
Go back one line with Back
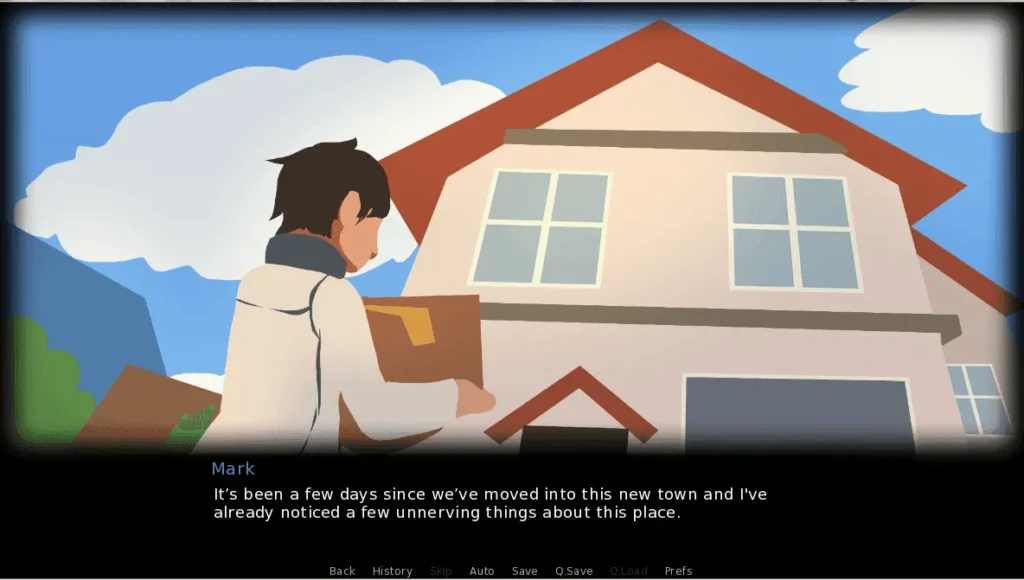[x=342, y=571]
